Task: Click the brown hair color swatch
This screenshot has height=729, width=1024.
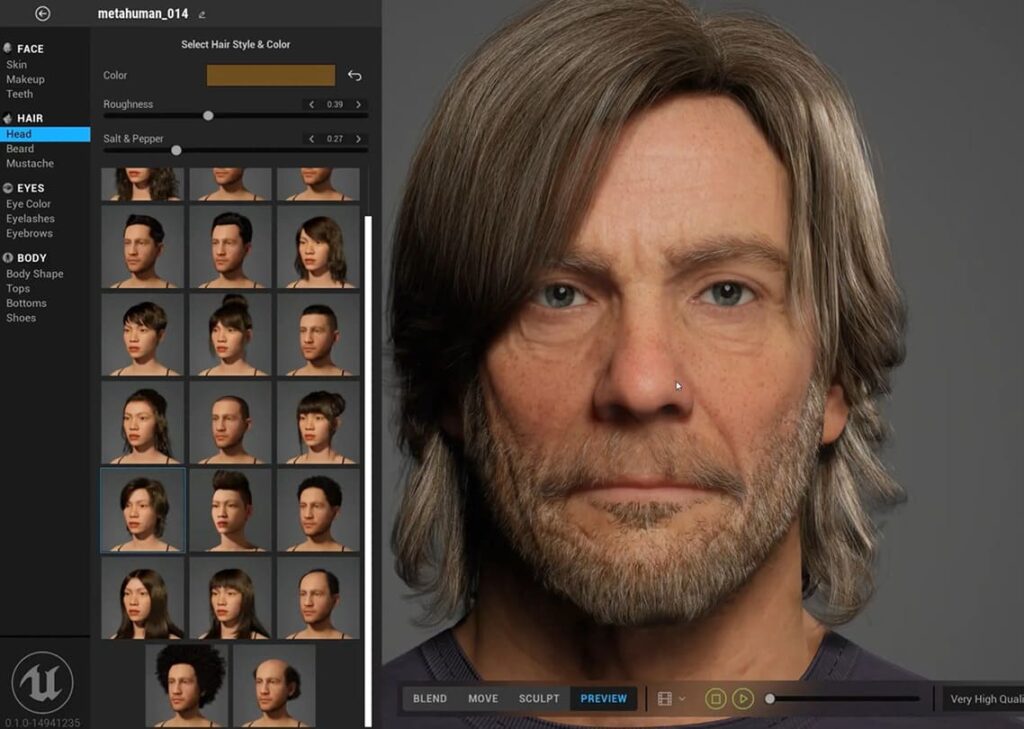Action: 271,75
